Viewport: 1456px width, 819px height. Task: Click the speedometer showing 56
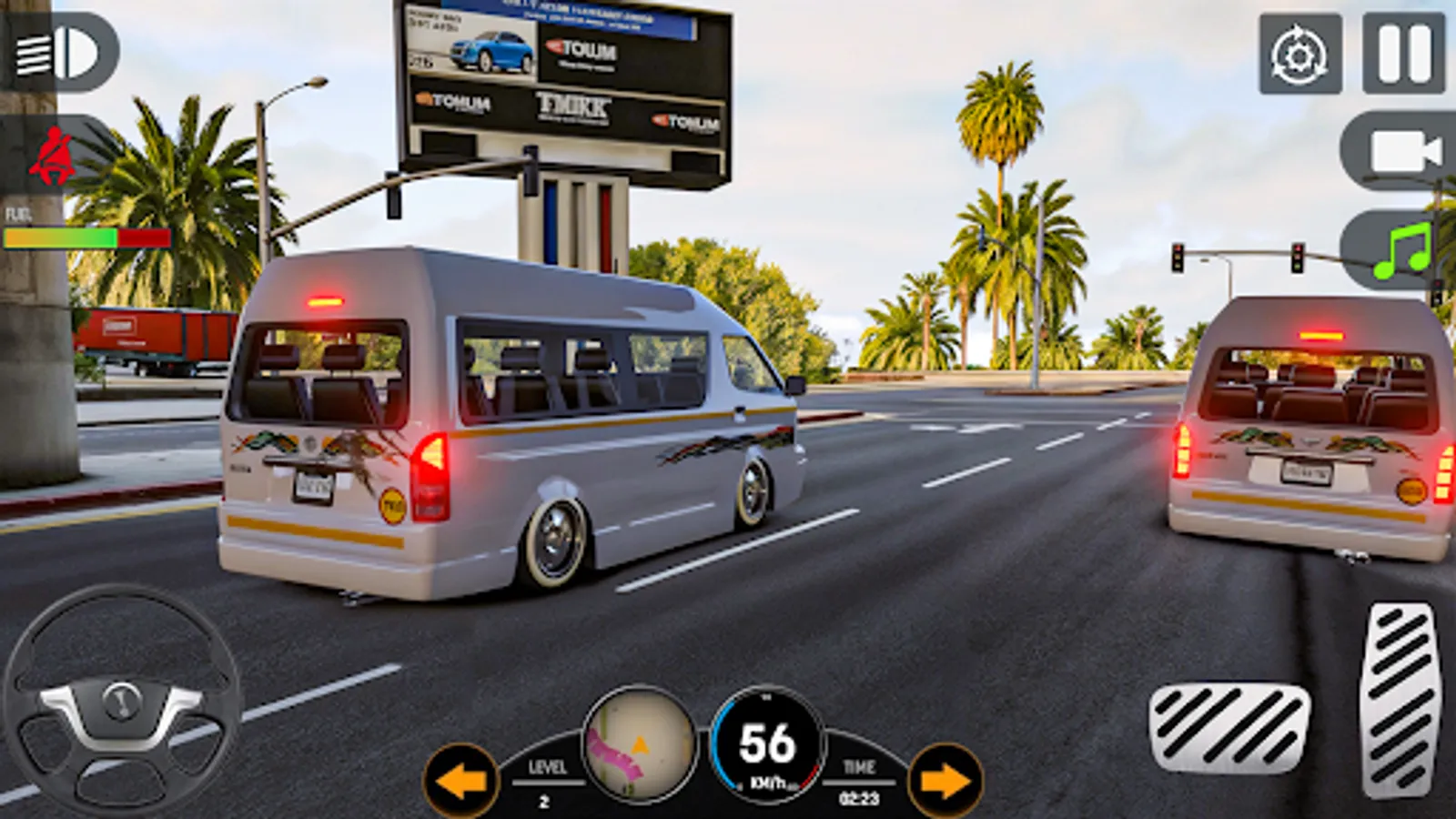[x=767, y=742]
